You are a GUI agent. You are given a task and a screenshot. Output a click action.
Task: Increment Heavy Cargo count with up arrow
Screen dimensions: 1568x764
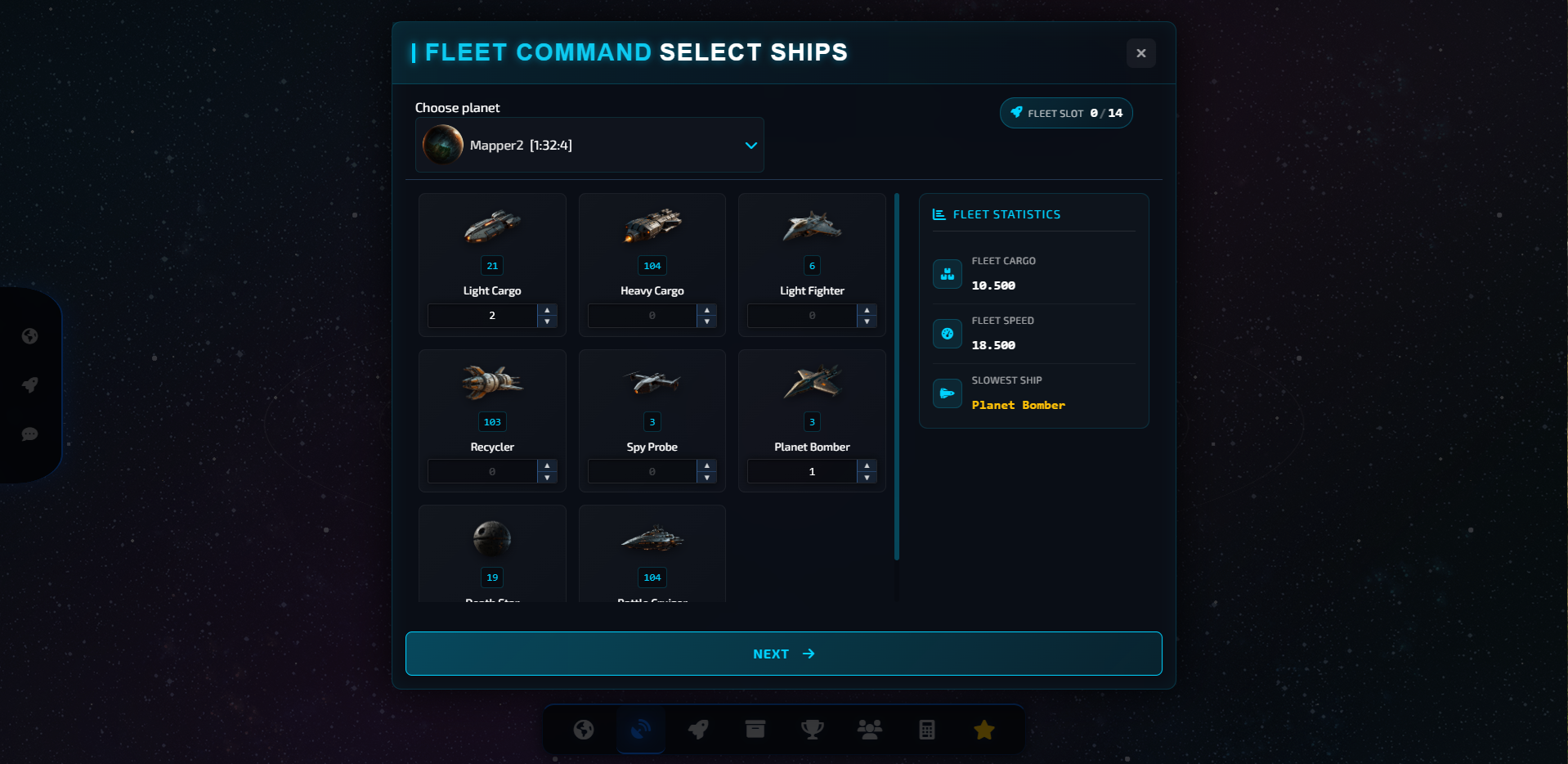pyautogui.click(x=706, y=310)
